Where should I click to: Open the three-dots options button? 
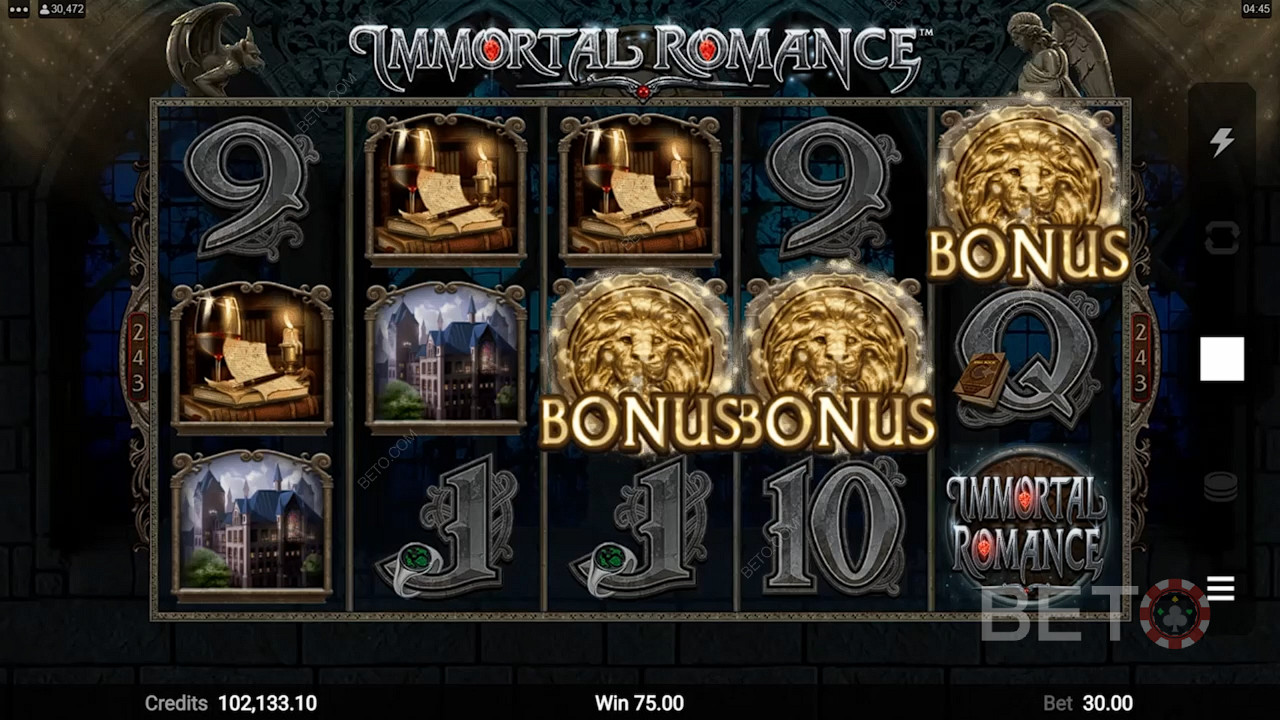point(16,9)
